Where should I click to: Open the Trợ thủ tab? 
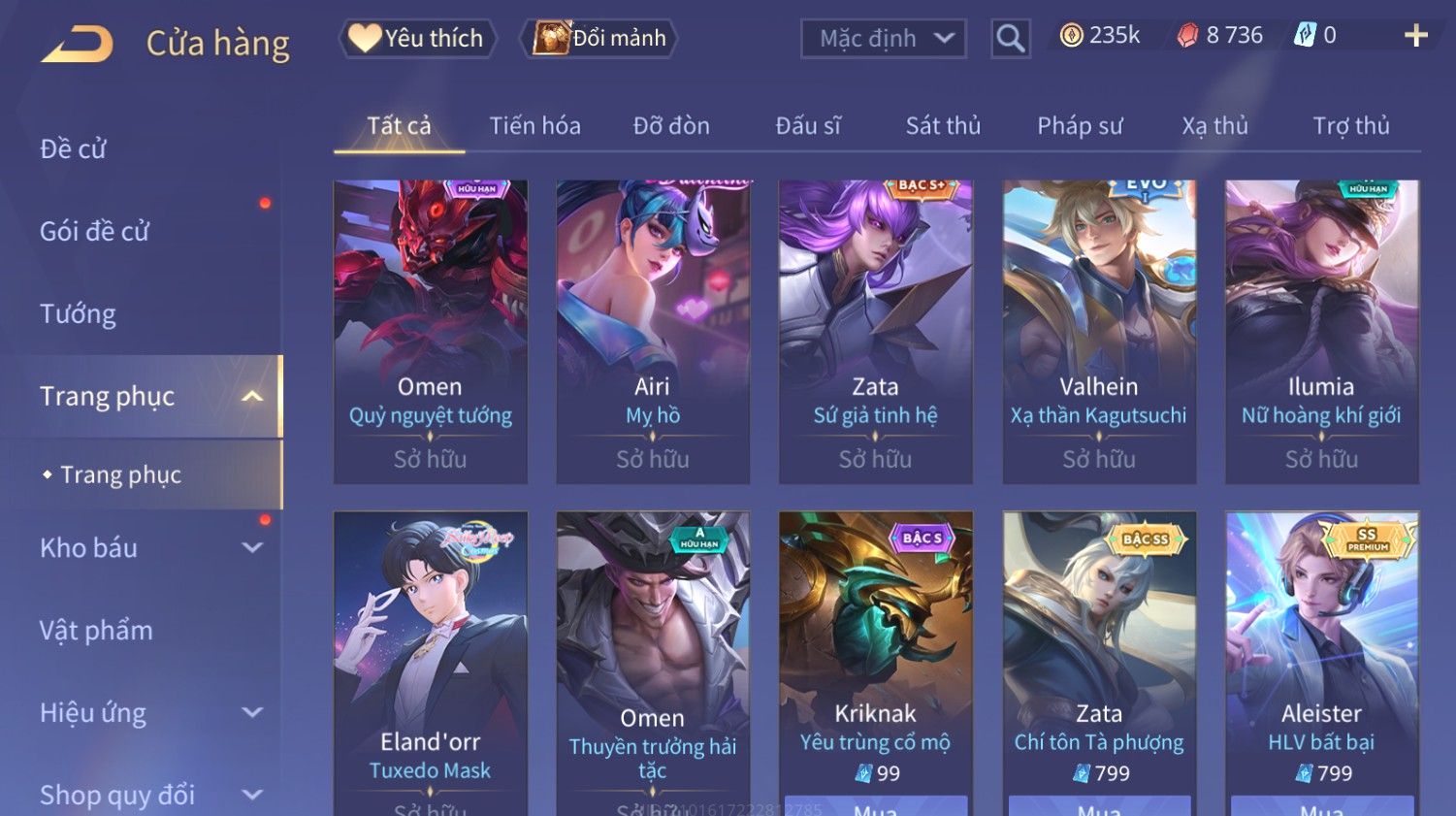(x=1351, y=125)
